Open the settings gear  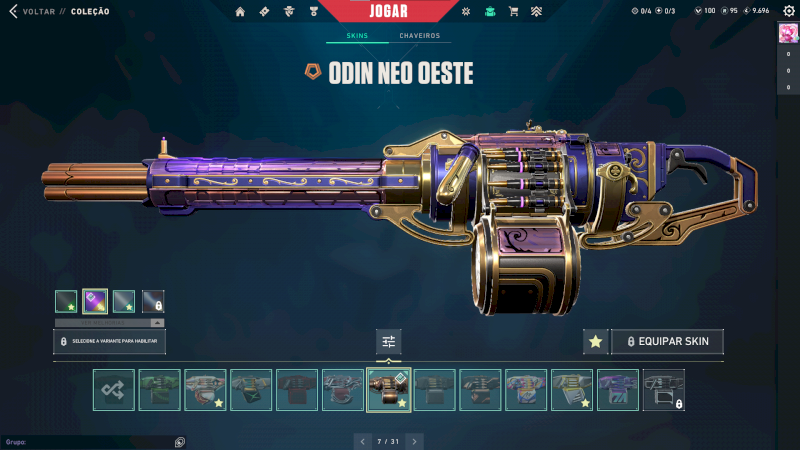click(786, 10)
